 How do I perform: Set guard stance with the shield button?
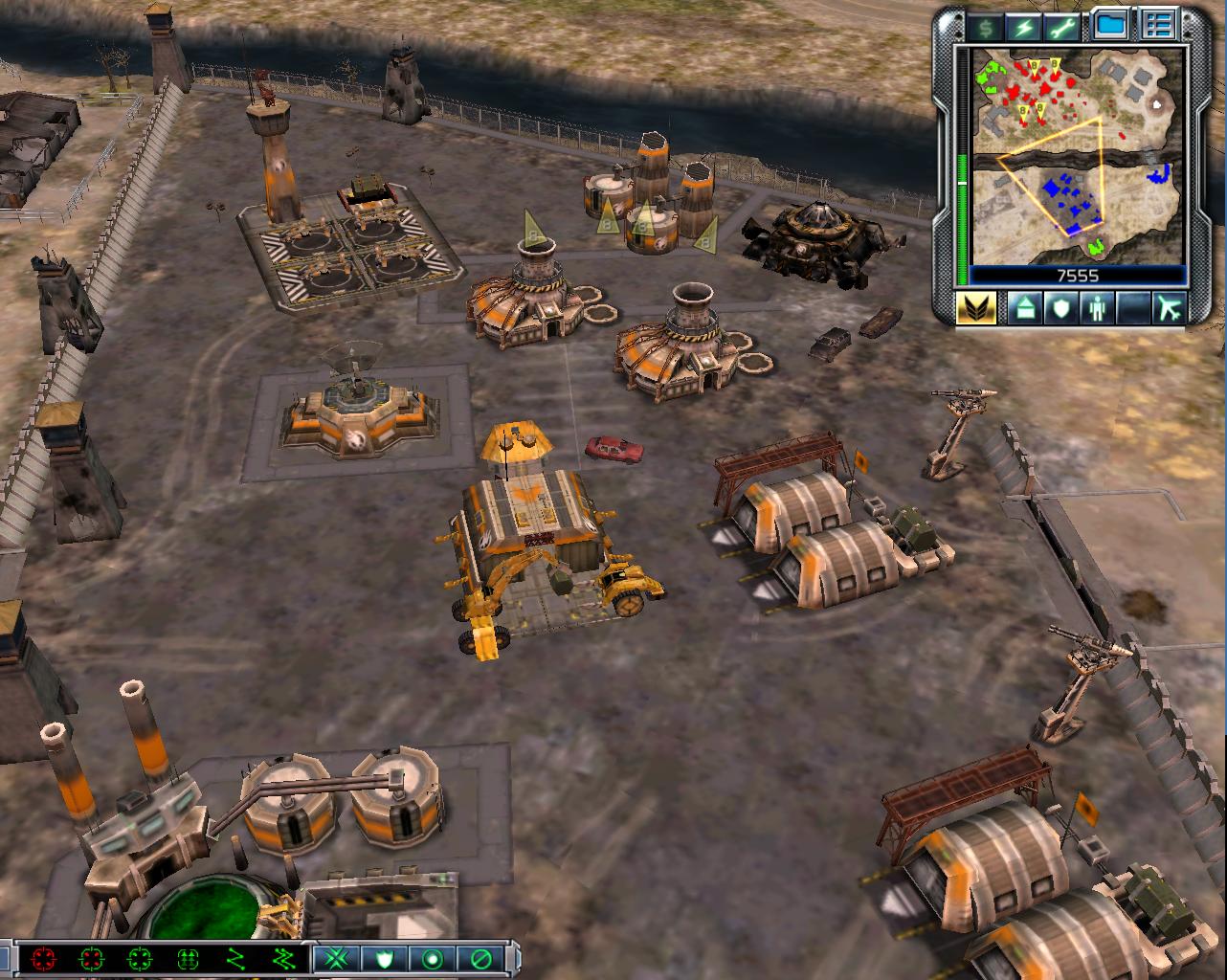tap(384, 958)
